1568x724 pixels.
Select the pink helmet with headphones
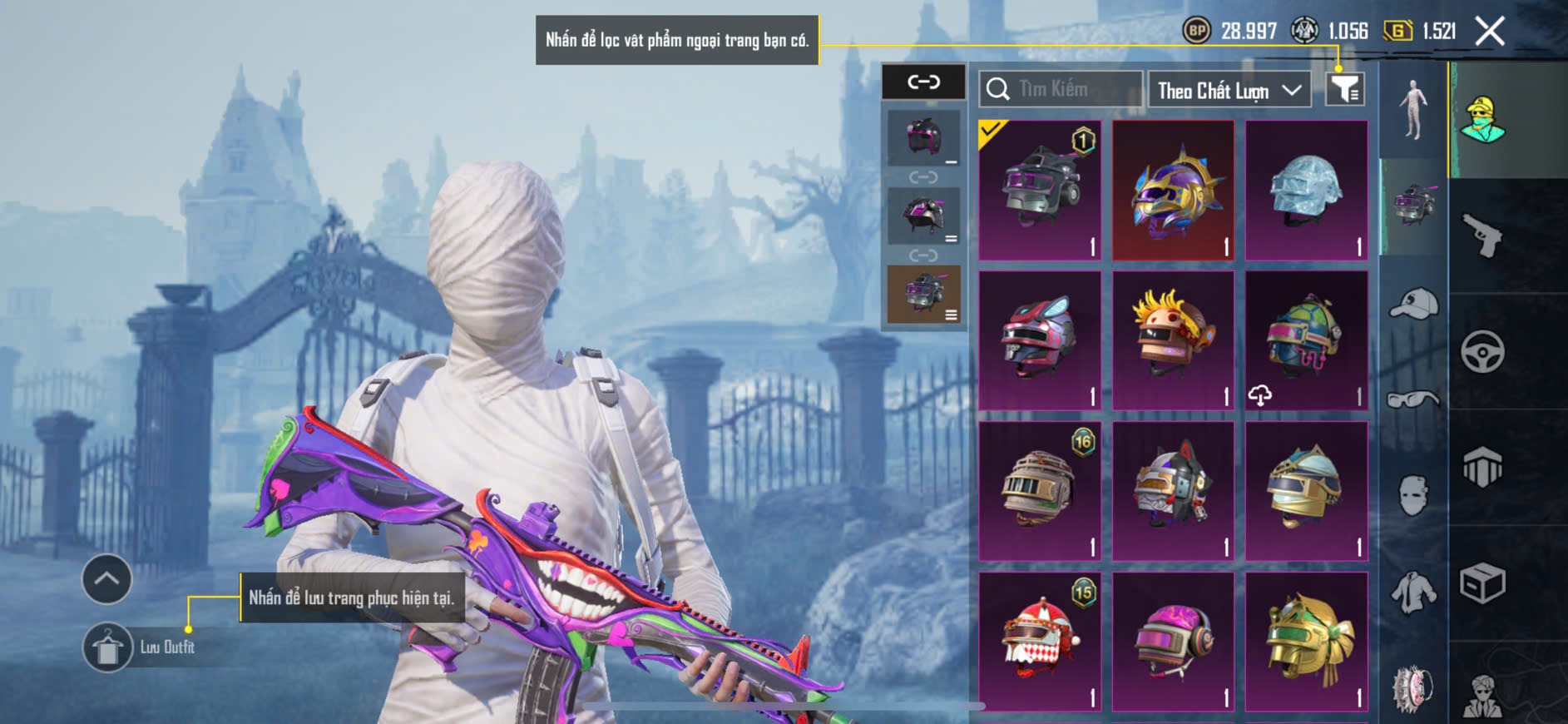click(x=1173, y=642)
